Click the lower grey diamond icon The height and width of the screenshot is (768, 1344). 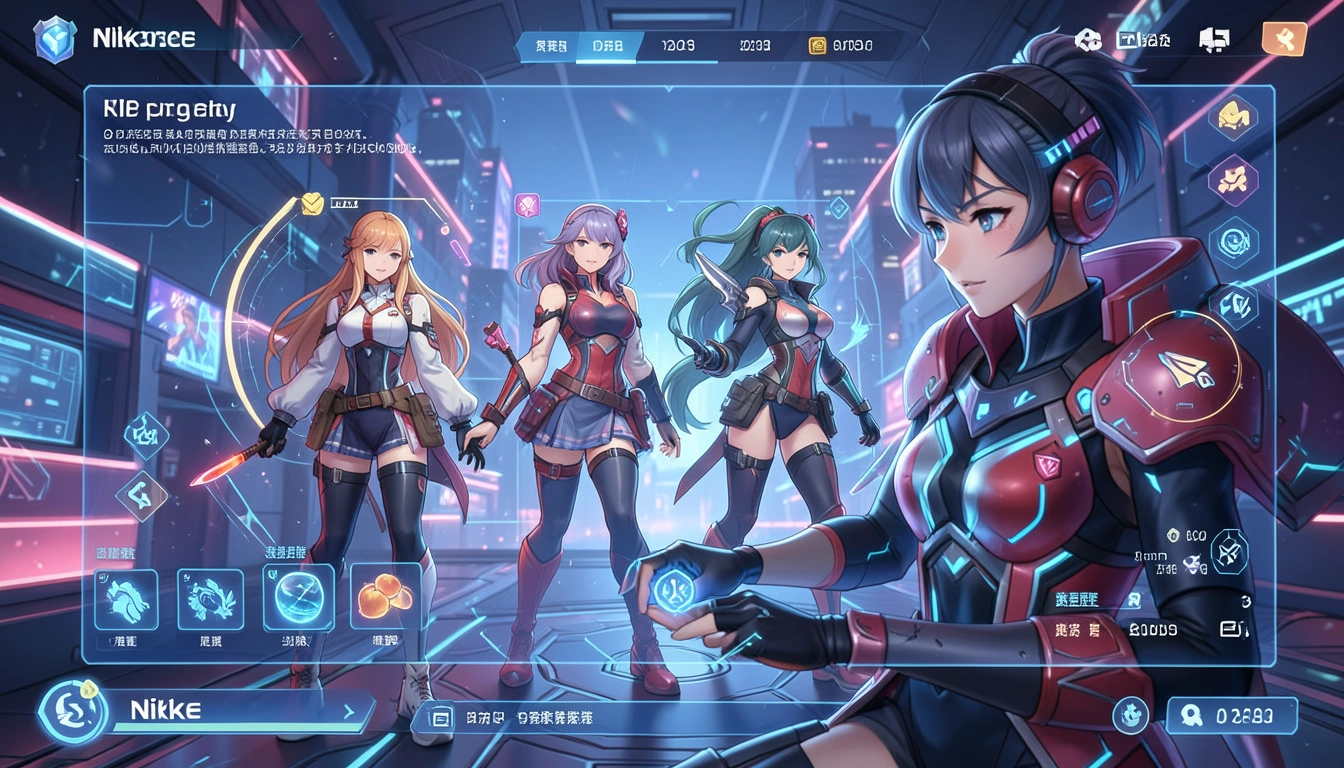click(142, 495)
